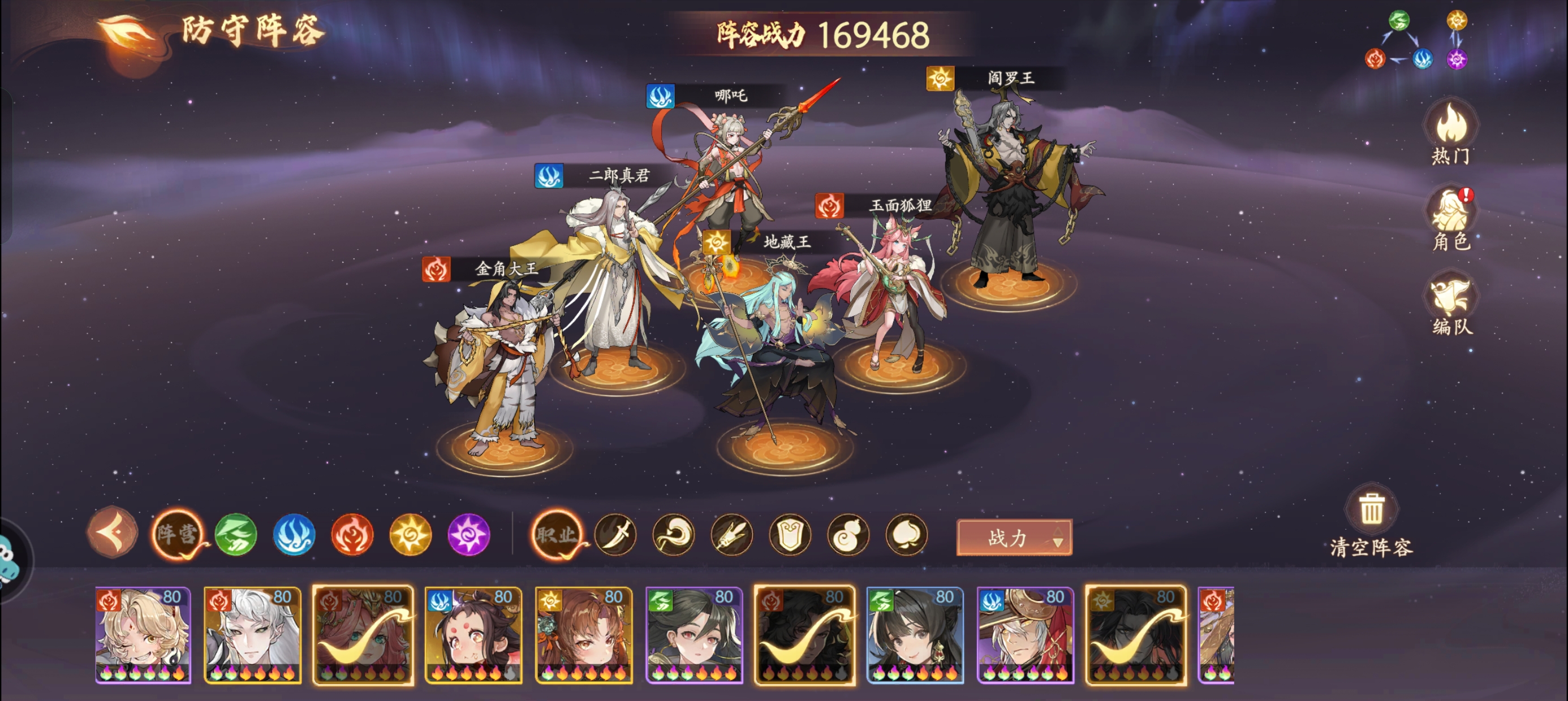Filter heroes by purple dark faction
The height and width of the screenshot is (701, 1568).
pyautogui.click(x=469, y=534)
